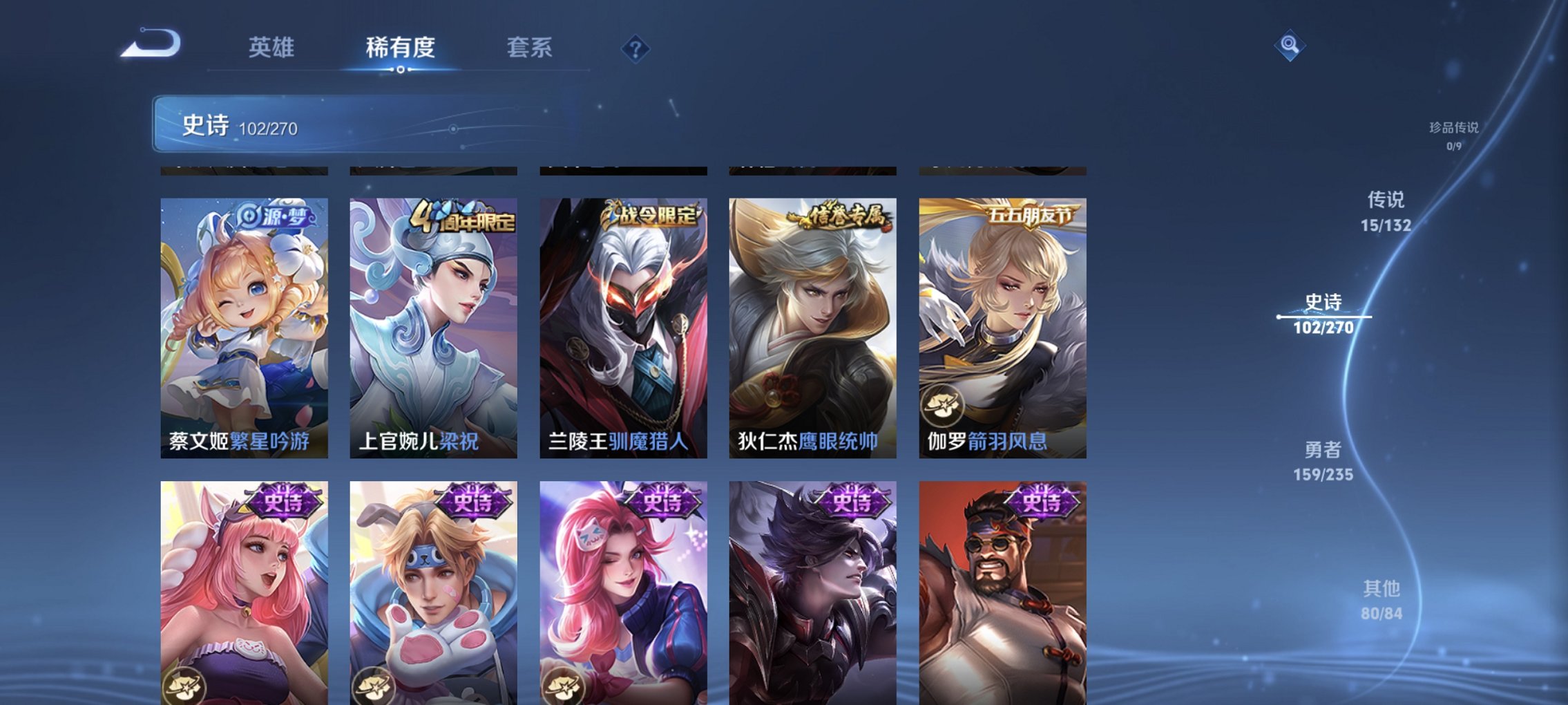Switch to the 套系 tab
The image size is (1568, 705).
pyautogui.click(x=528, y=48)
